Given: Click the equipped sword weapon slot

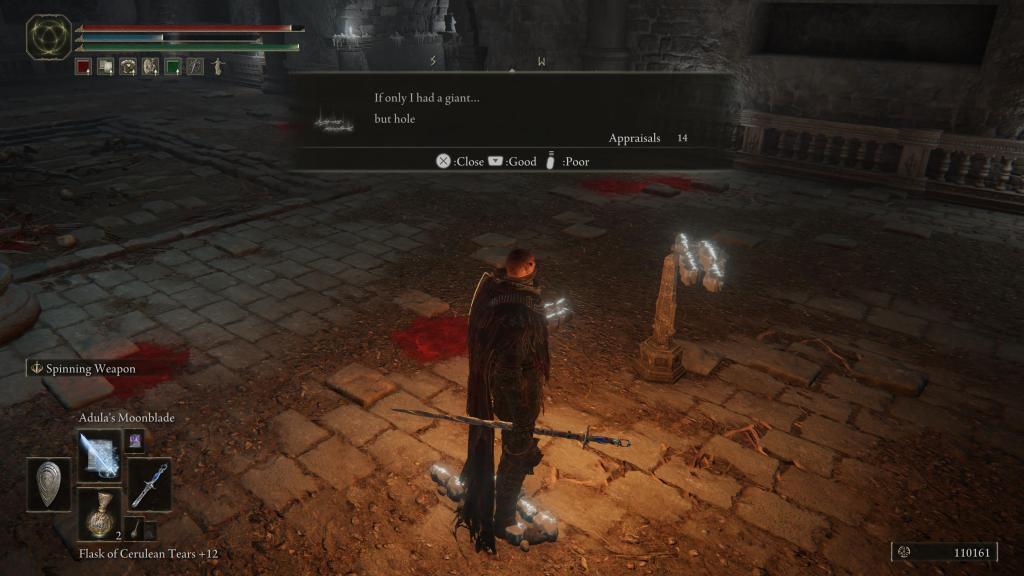Looking at the screenshot, I should 149,484.
